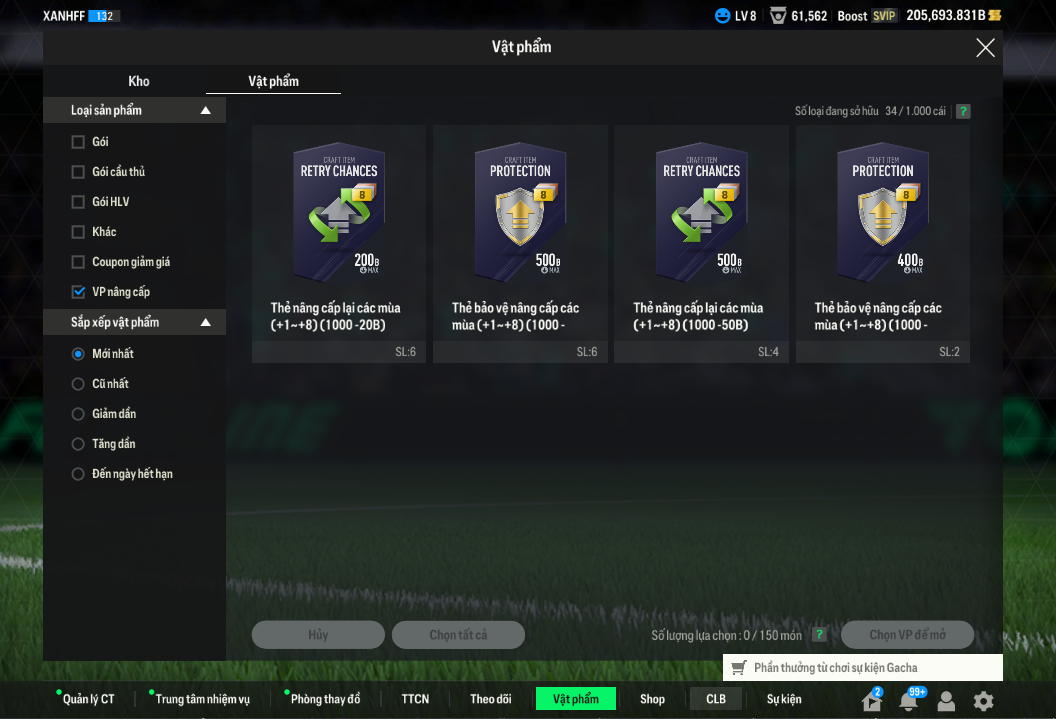Open the Shop menu
1056x719 pixels.
click(652, 699)
